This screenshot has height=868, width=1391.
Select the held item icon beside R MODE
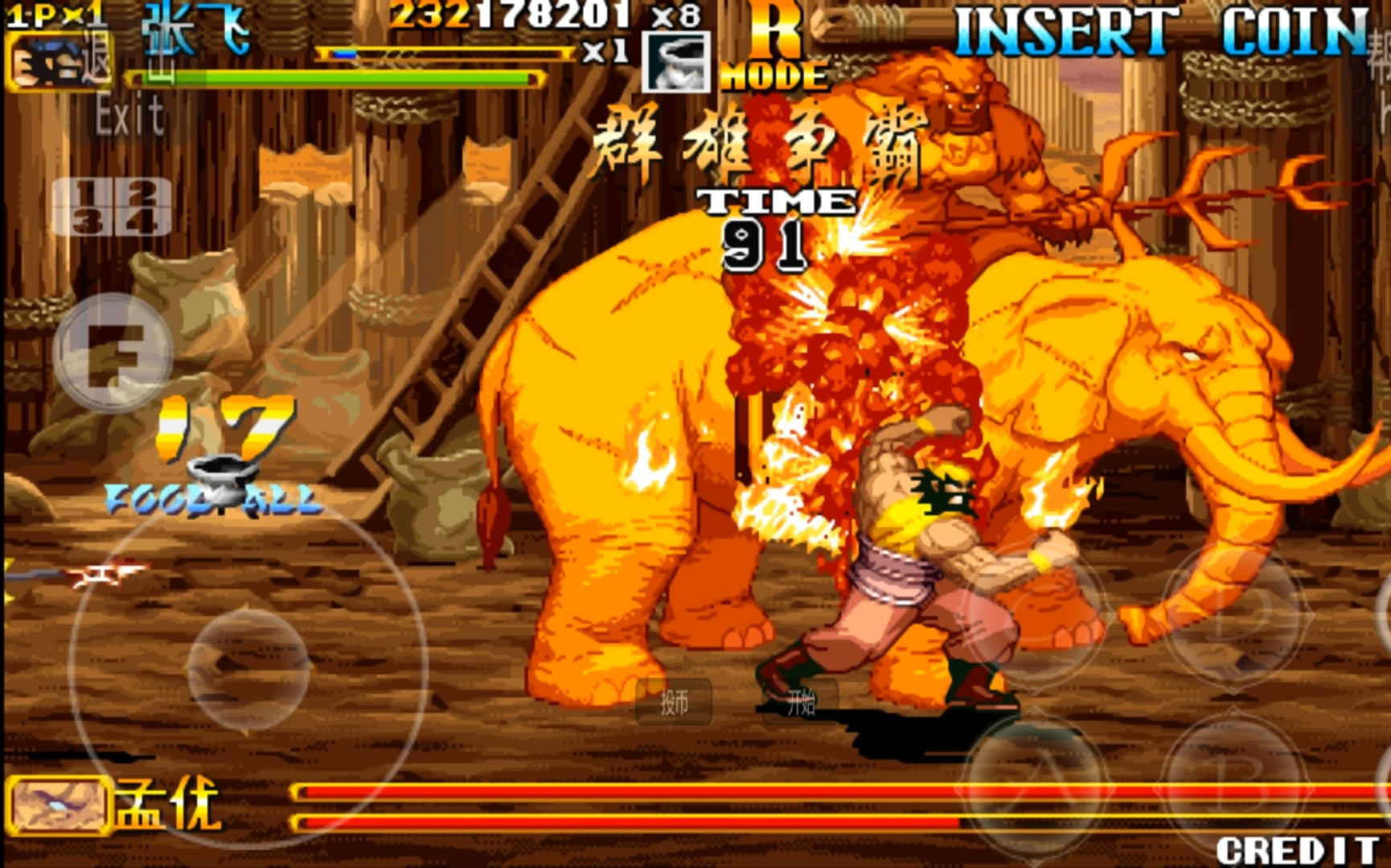point(676,62)
